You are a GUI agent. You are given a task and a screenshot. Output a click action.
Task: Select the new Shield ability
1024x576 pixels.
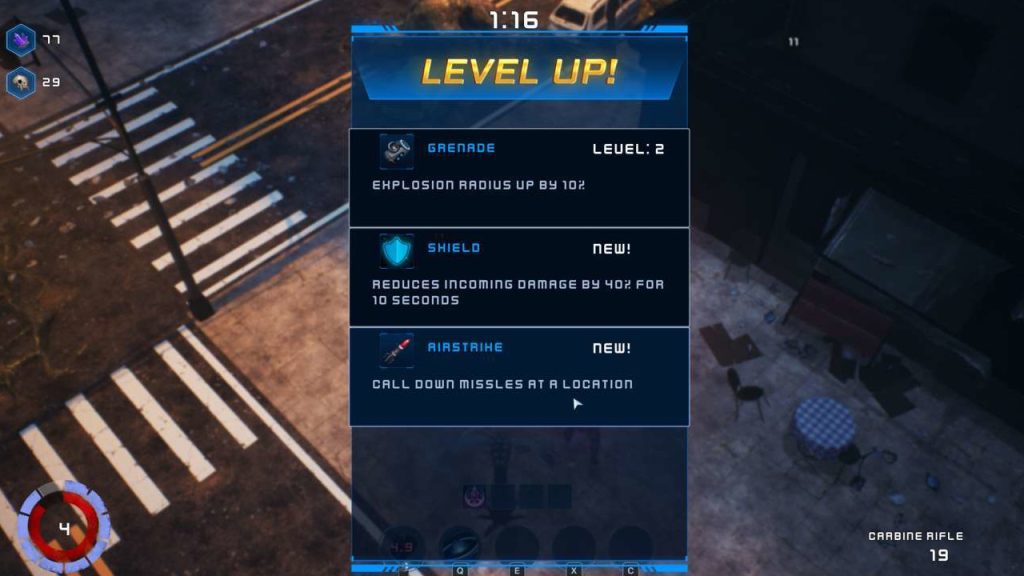(519, 277)
